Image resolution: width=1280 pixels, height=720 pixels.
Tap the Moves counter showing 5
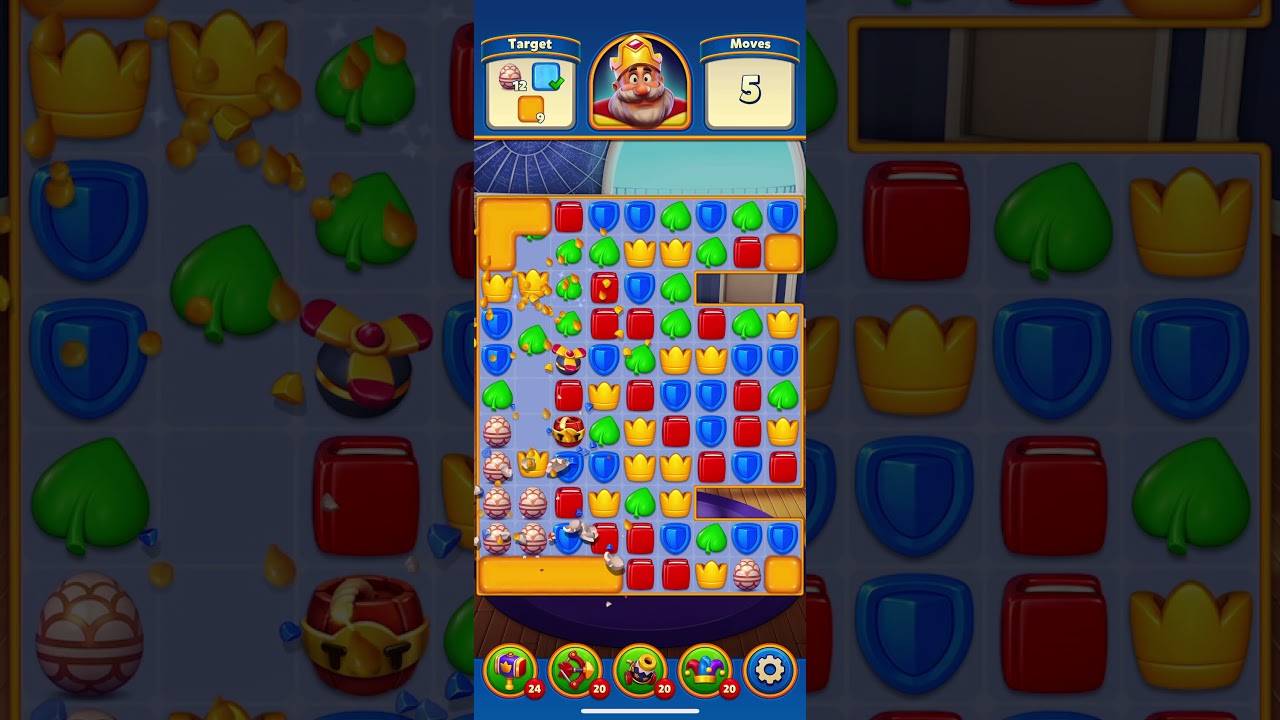(x=750, y=90)
